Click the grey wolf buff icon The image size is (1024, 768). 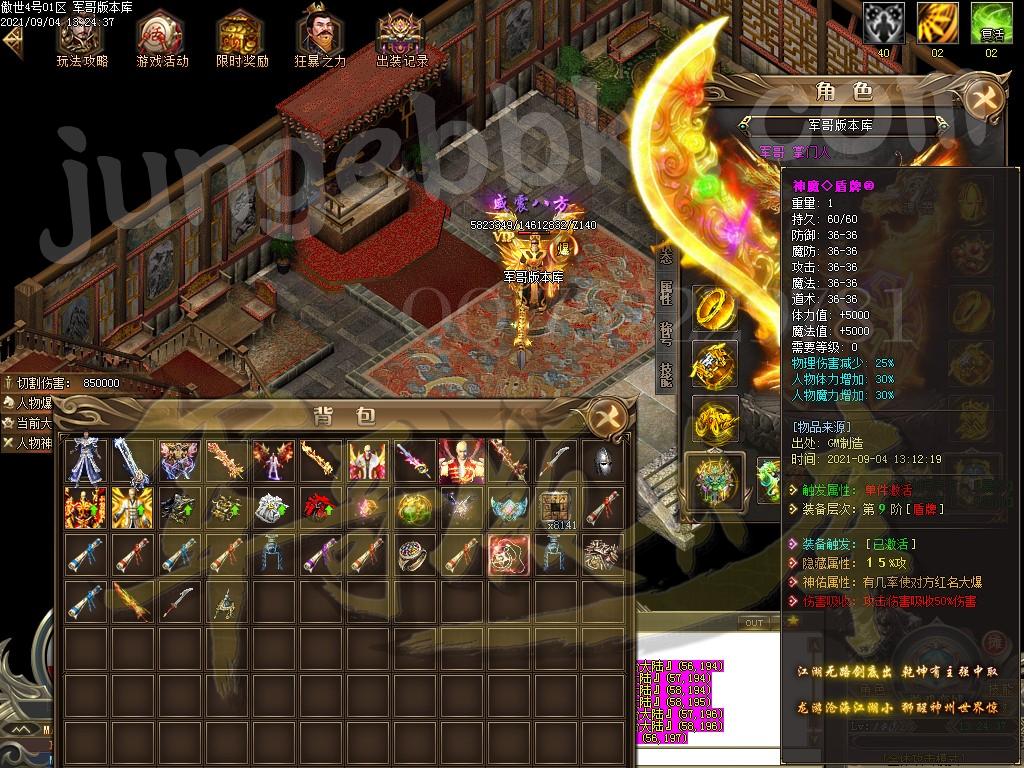[883, 22]
